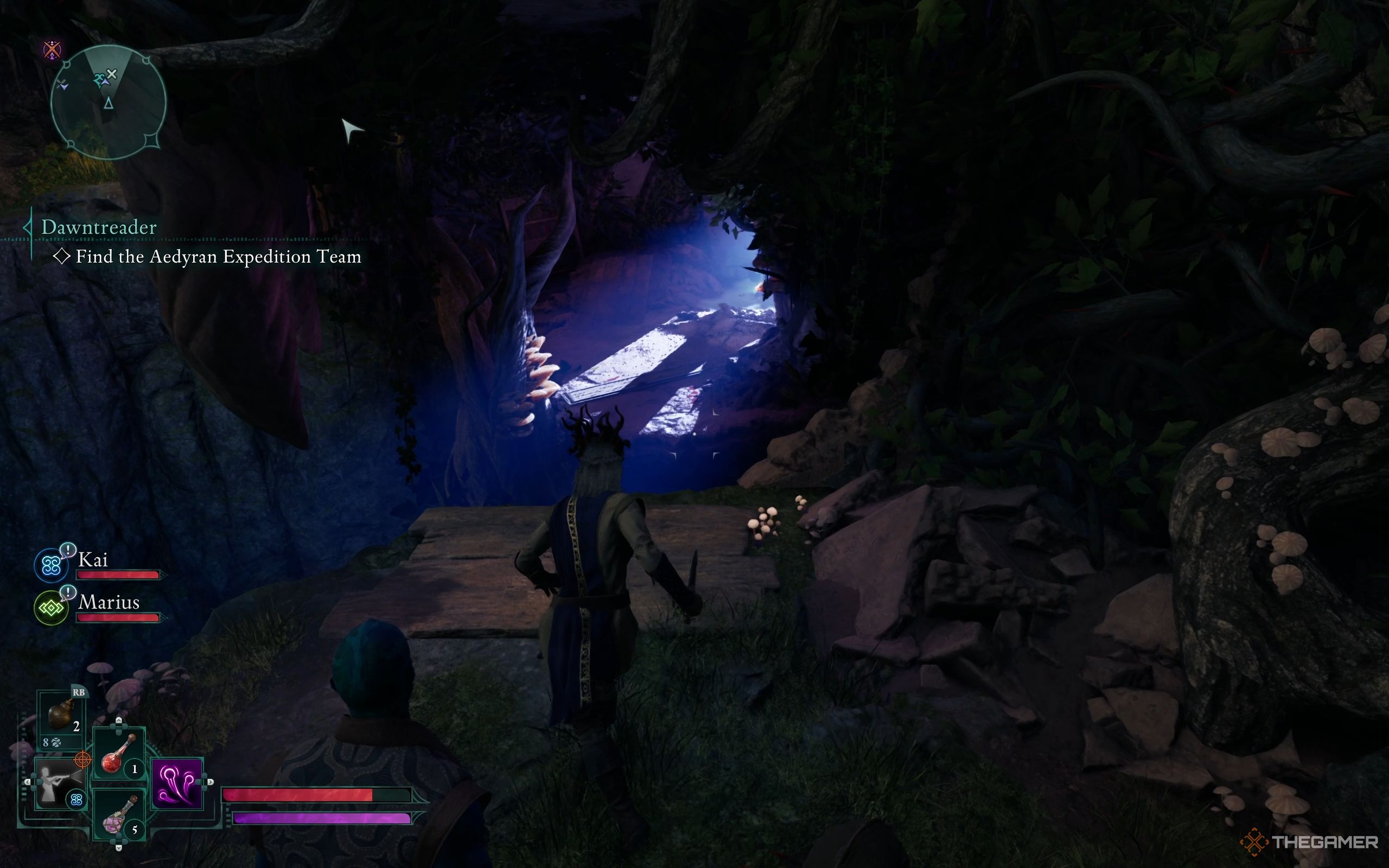The image size is (1389, 868).
Task: Use the pink essence potion slot
Action: tap(119, 815)
